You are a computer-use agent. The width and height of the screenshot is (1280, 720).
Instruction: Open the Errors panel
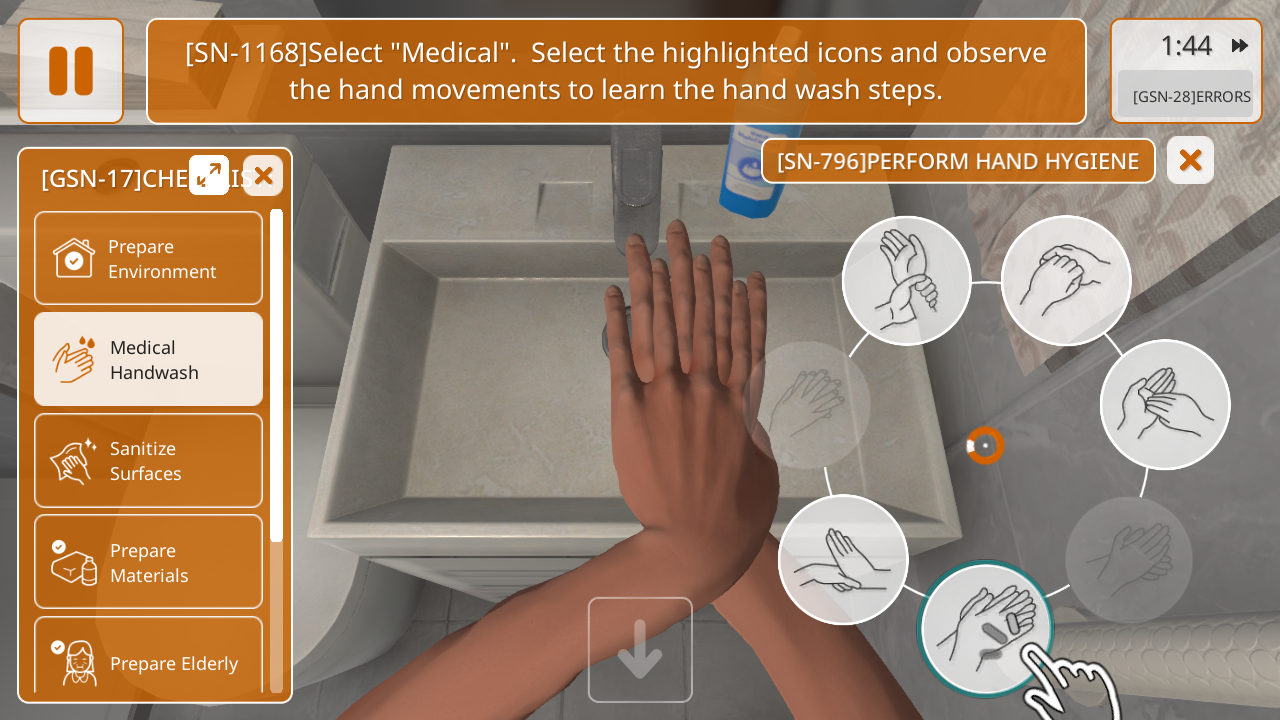[x=1186, y=96]
